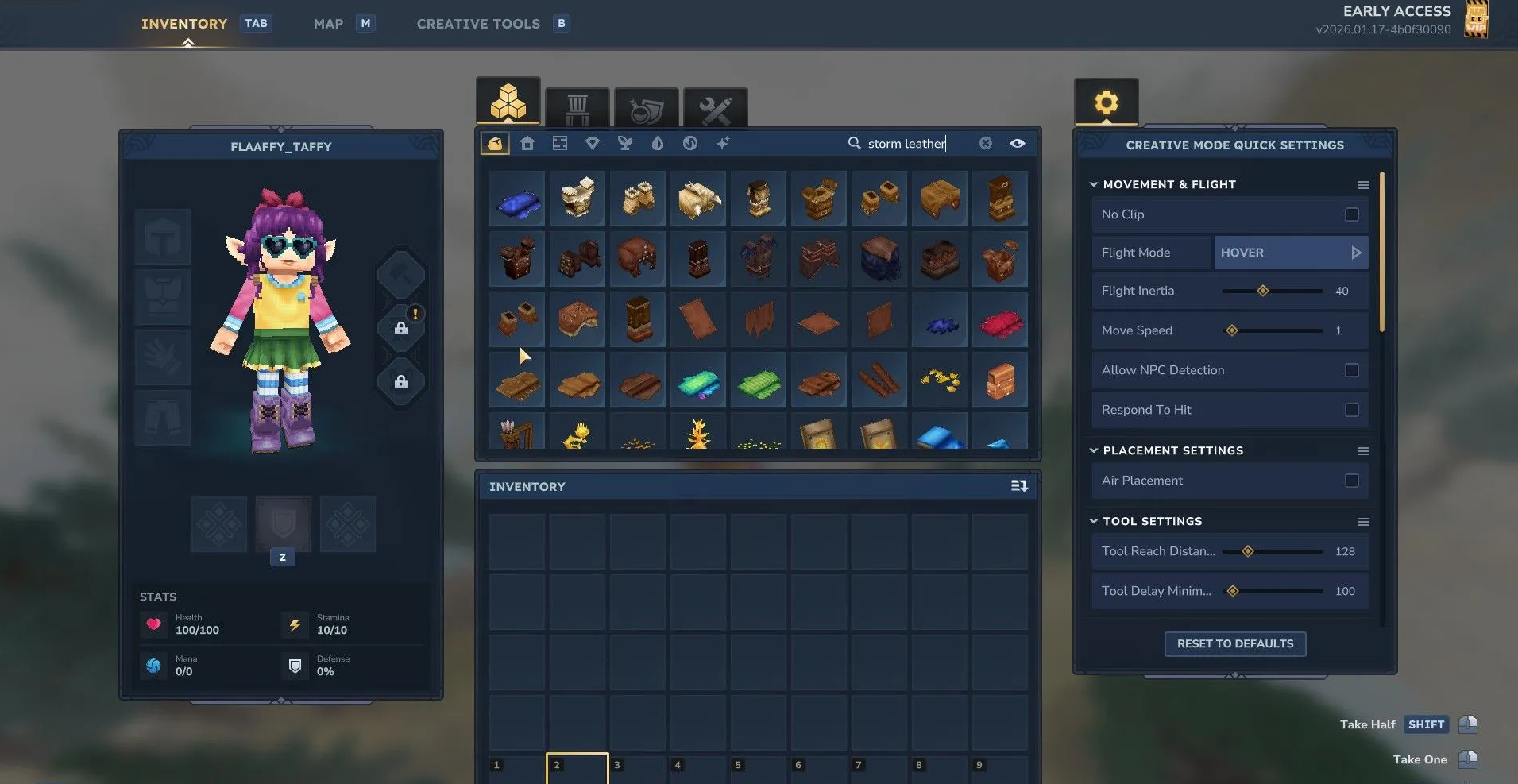The image size is (1518, 784).
Task: Clear the search text with the X
Action: click(x=985, y=143)
